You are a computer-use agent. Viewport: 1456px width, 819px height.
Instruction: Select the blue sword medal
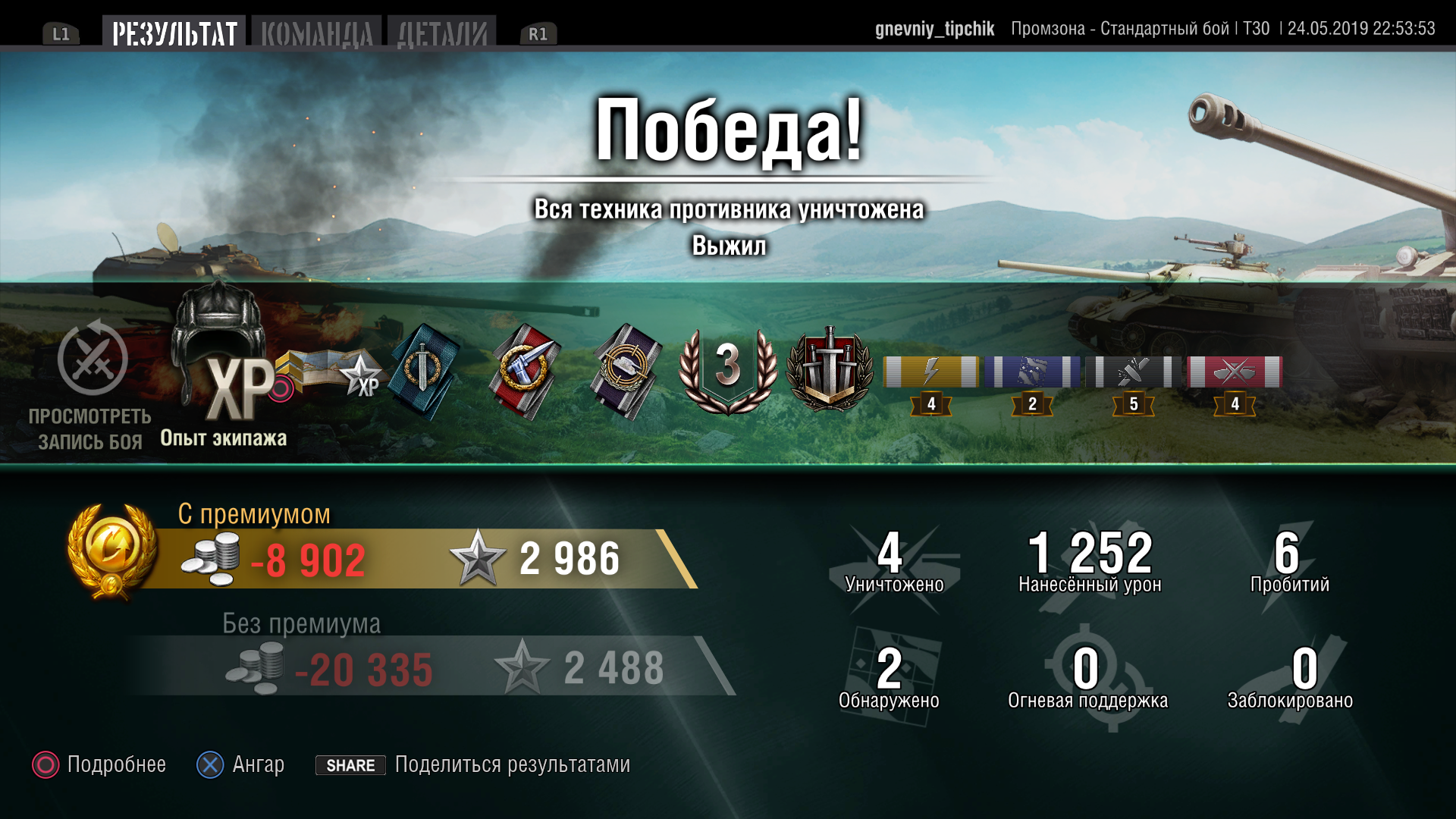(423, 372)
